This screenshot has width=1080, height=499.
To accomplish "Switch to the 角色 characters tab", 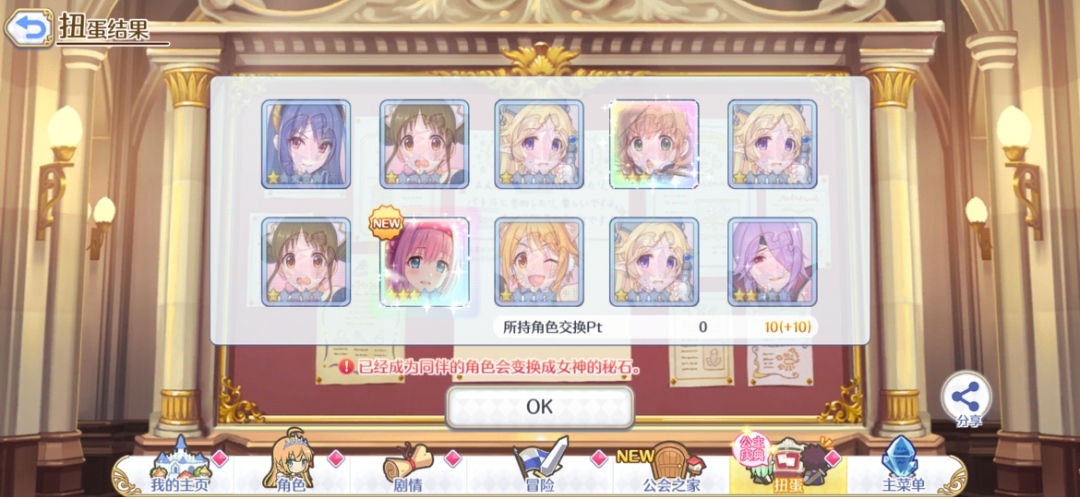I will tap(289, 471).
